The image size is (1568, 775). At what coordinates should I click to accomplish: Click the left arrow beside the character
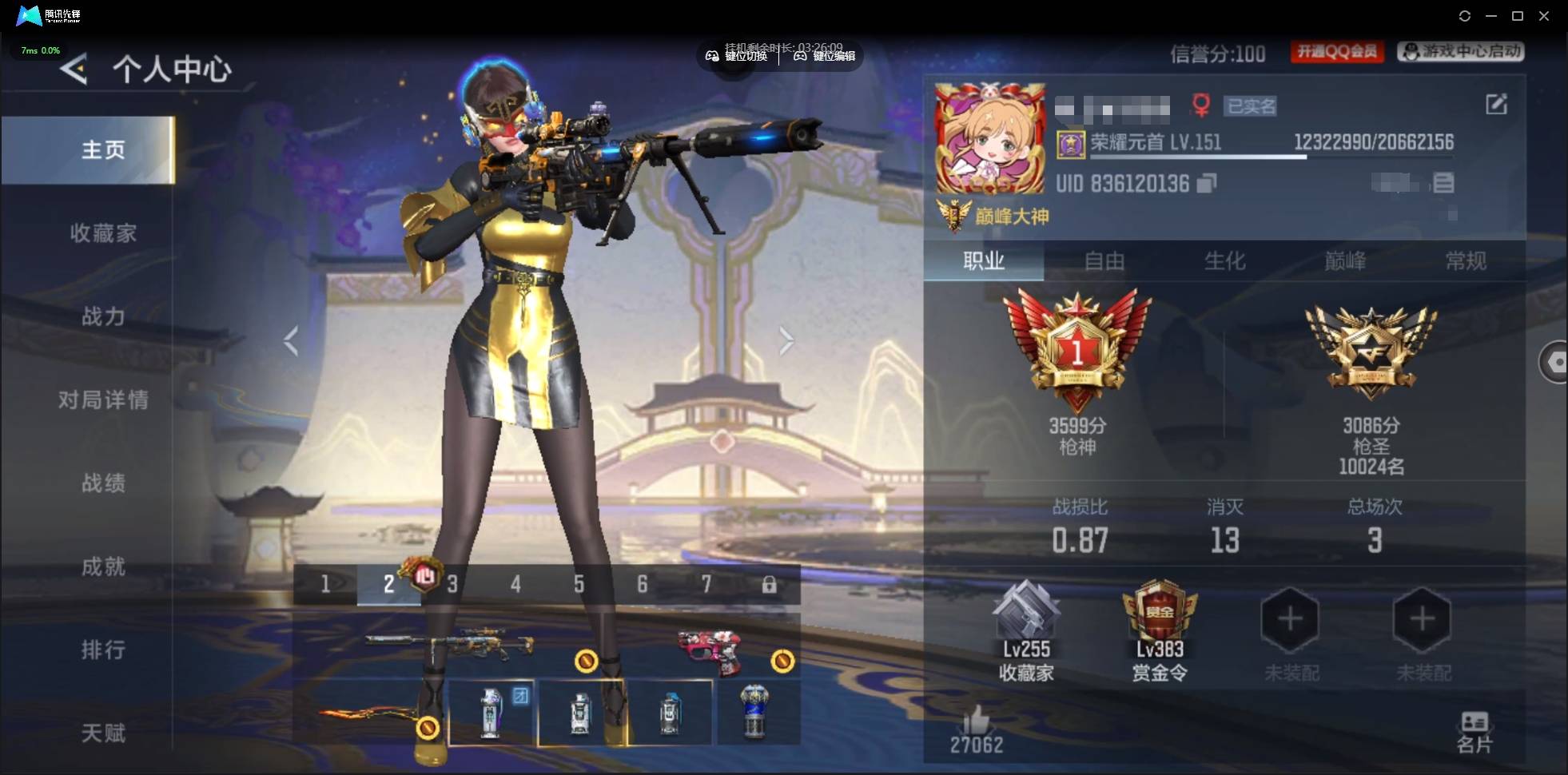(x=290, y=340)
